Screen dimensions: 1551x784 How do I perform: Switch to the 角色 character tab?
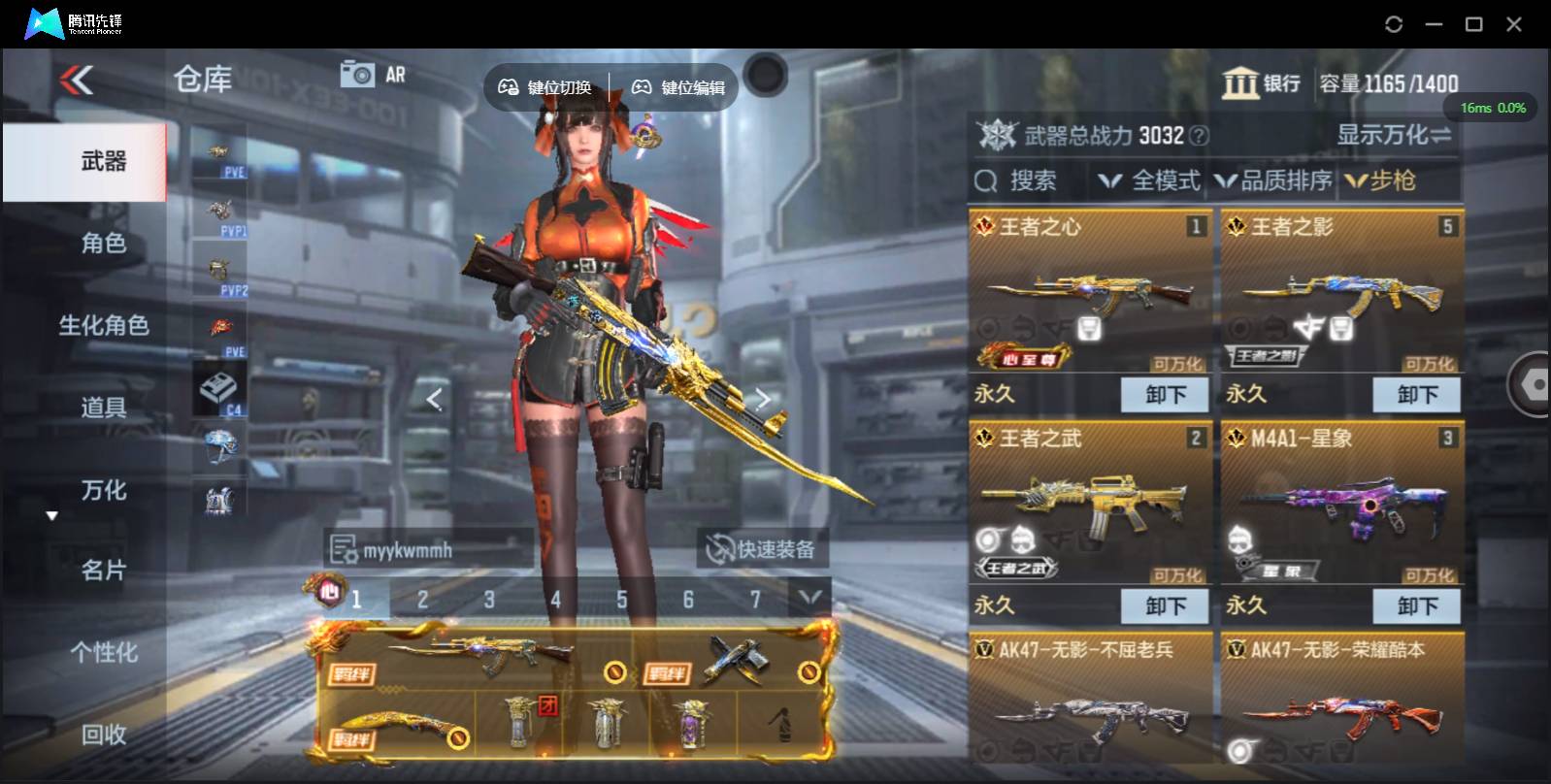tap(103, 243)
